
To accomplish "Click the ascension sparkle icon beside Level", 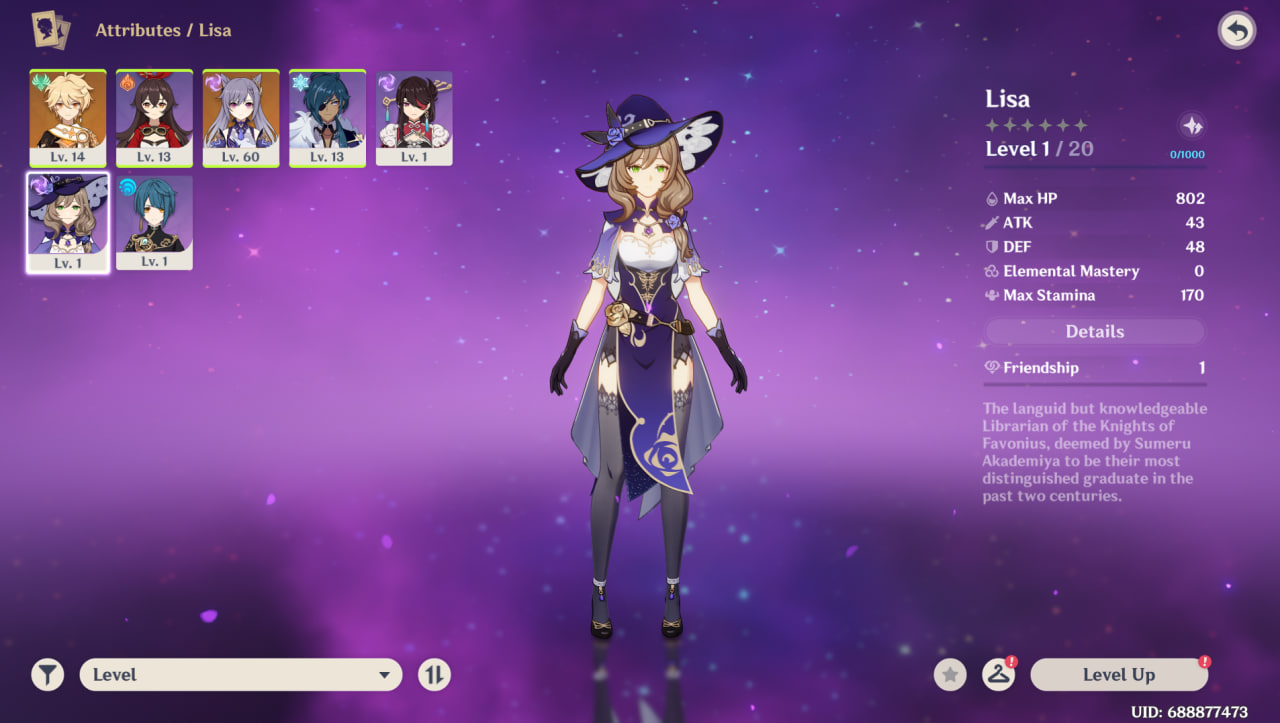I will point(1191,126).
